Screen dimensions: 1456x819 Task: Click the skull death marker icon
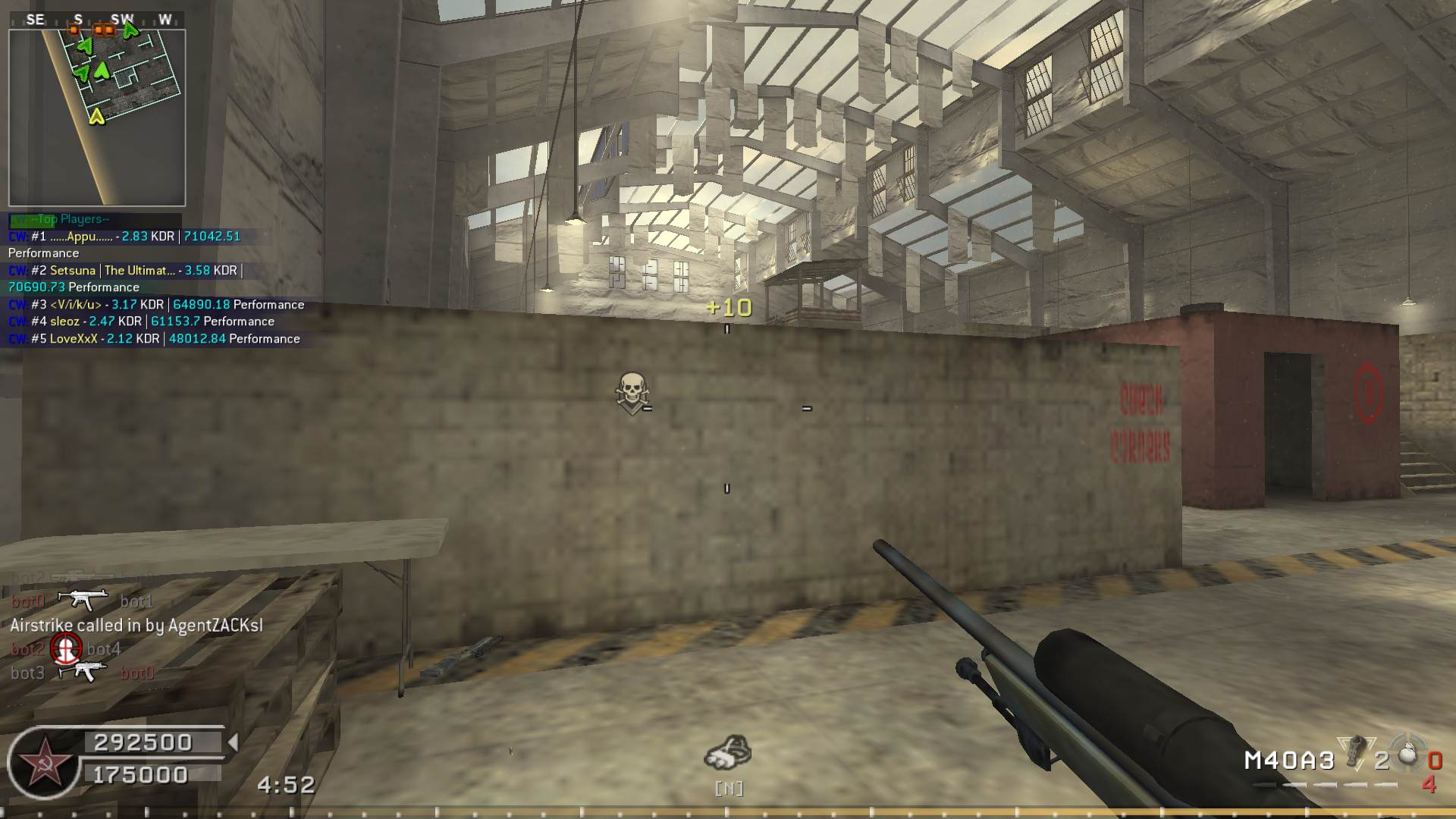pos(631,392)
